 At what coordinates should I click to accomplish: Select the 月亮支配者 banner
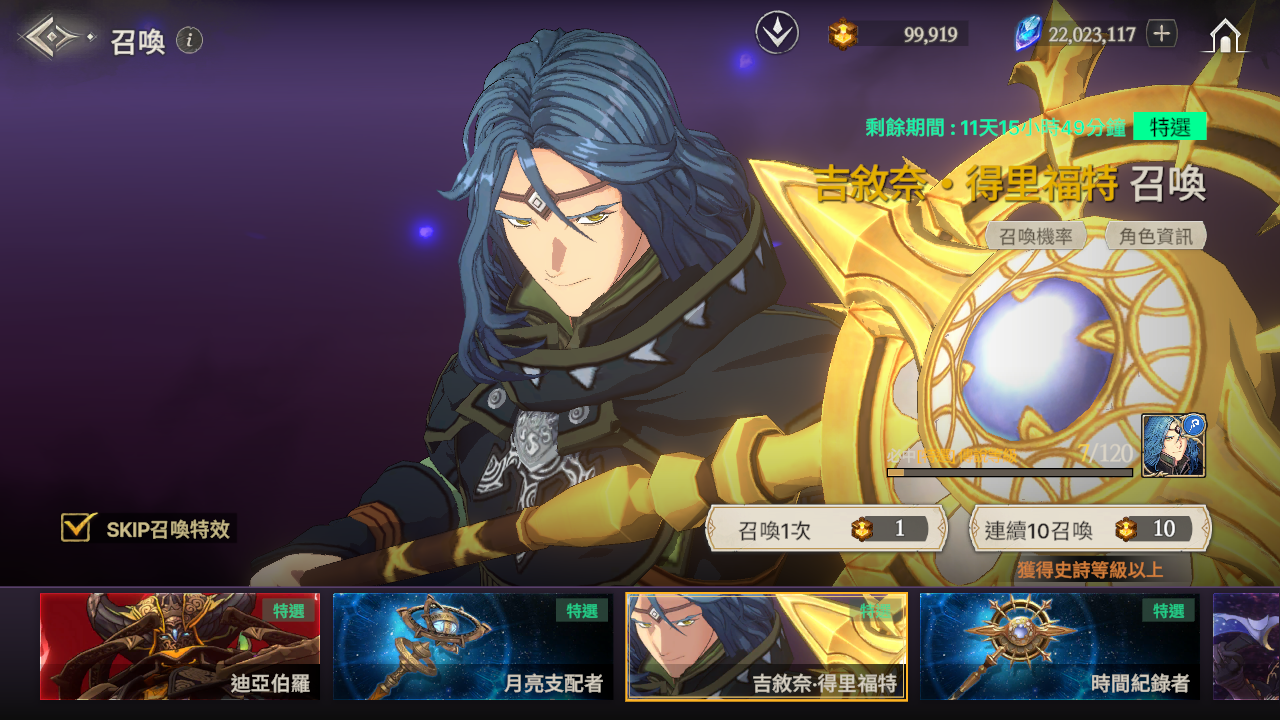pos(473,646)
